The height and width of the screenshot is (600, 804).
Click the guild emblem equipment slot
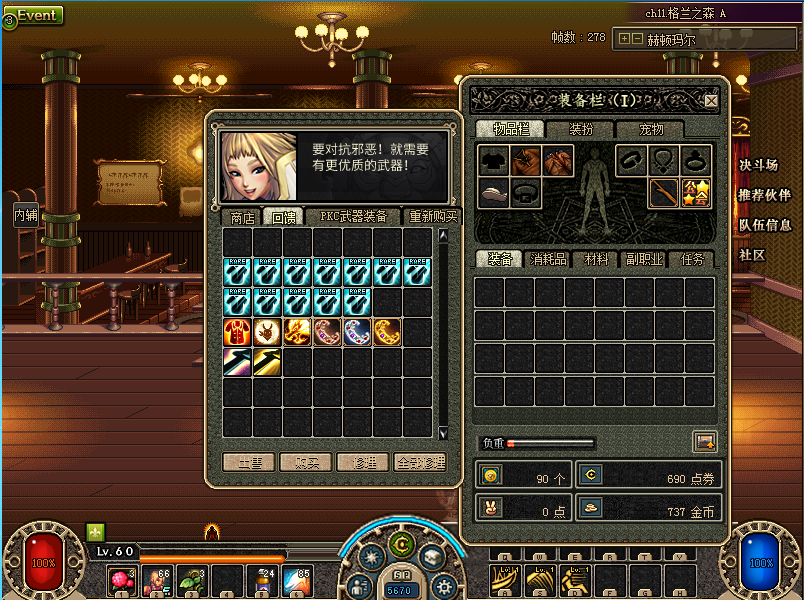click(x=695, y=192)
